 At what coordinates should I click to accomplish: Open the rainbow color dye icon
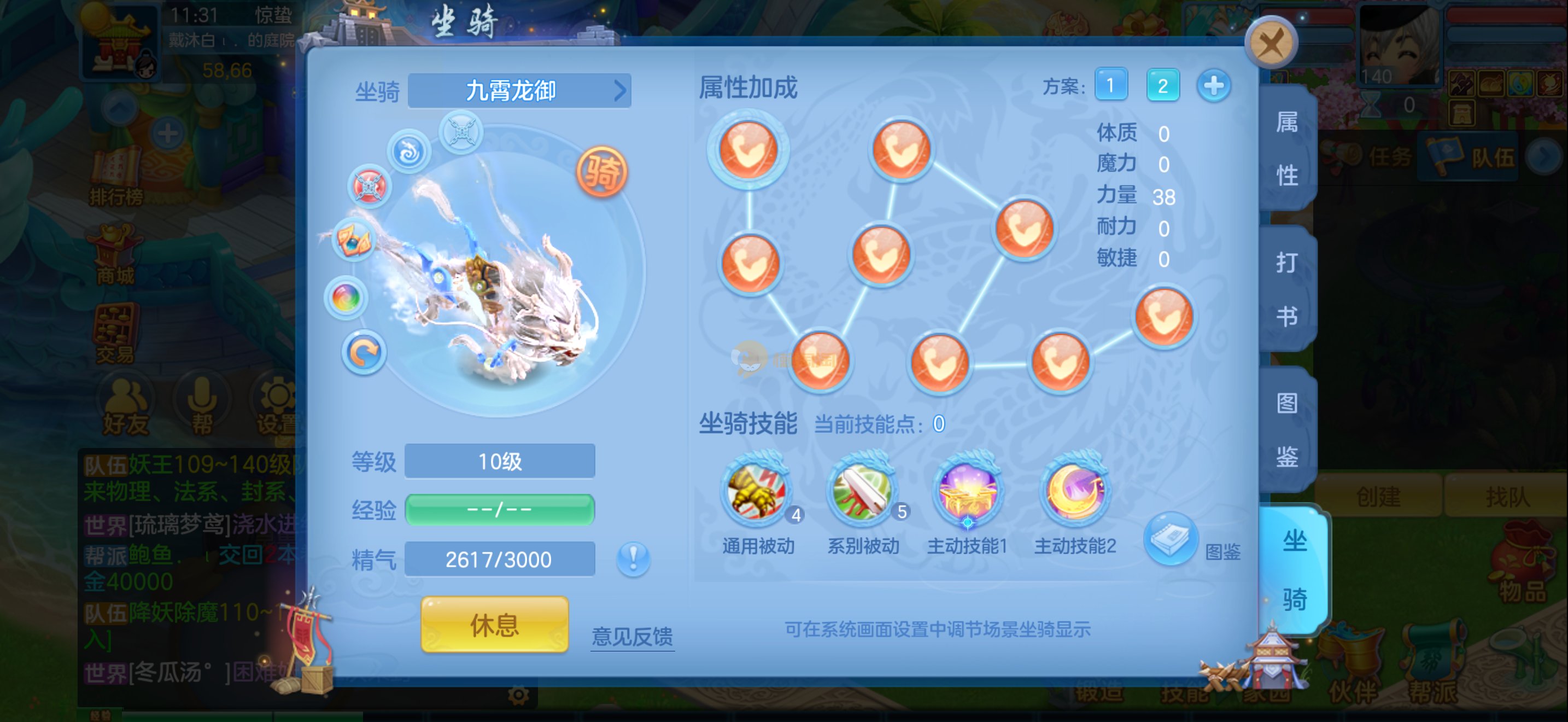click(x=346, y=298)
